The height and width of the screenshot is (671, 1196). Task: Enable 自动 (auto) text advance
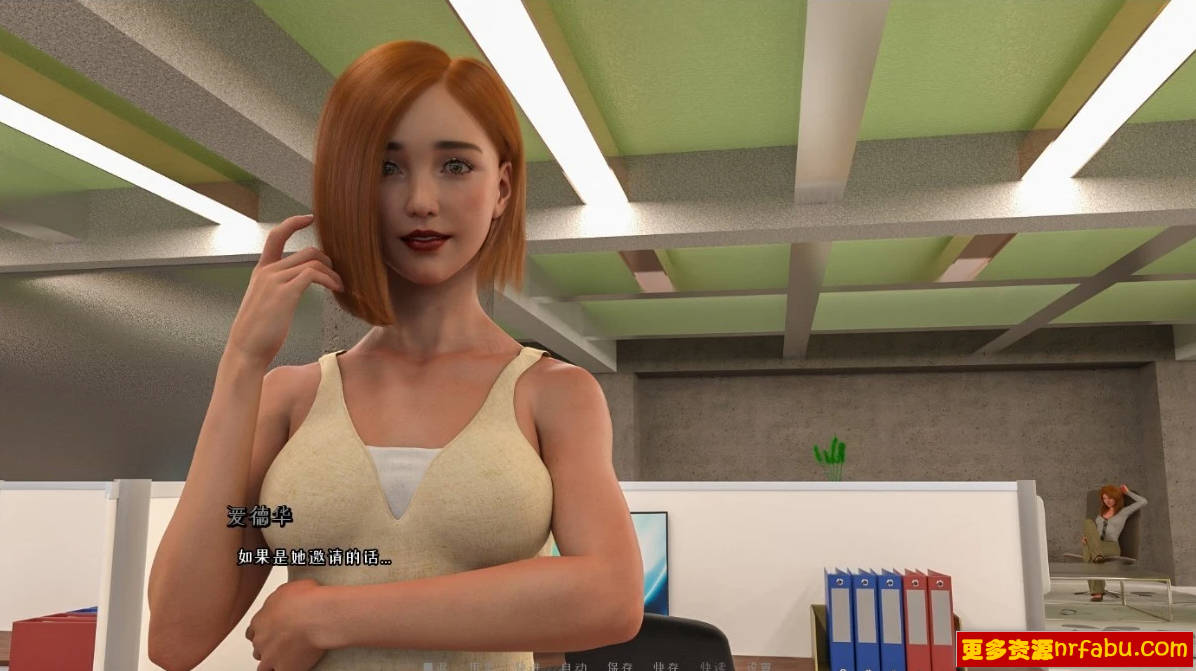574,666
